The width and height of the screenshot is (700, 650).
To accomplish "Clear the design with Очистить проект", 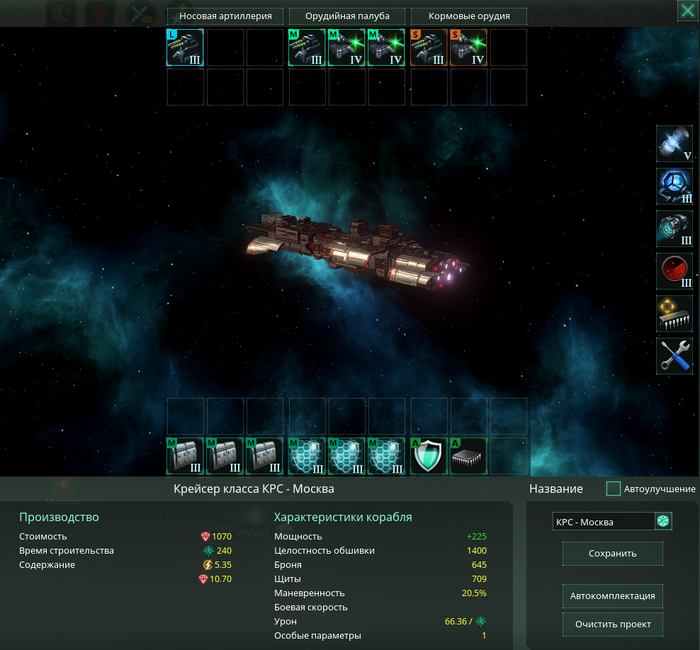I will click(612, 625).
